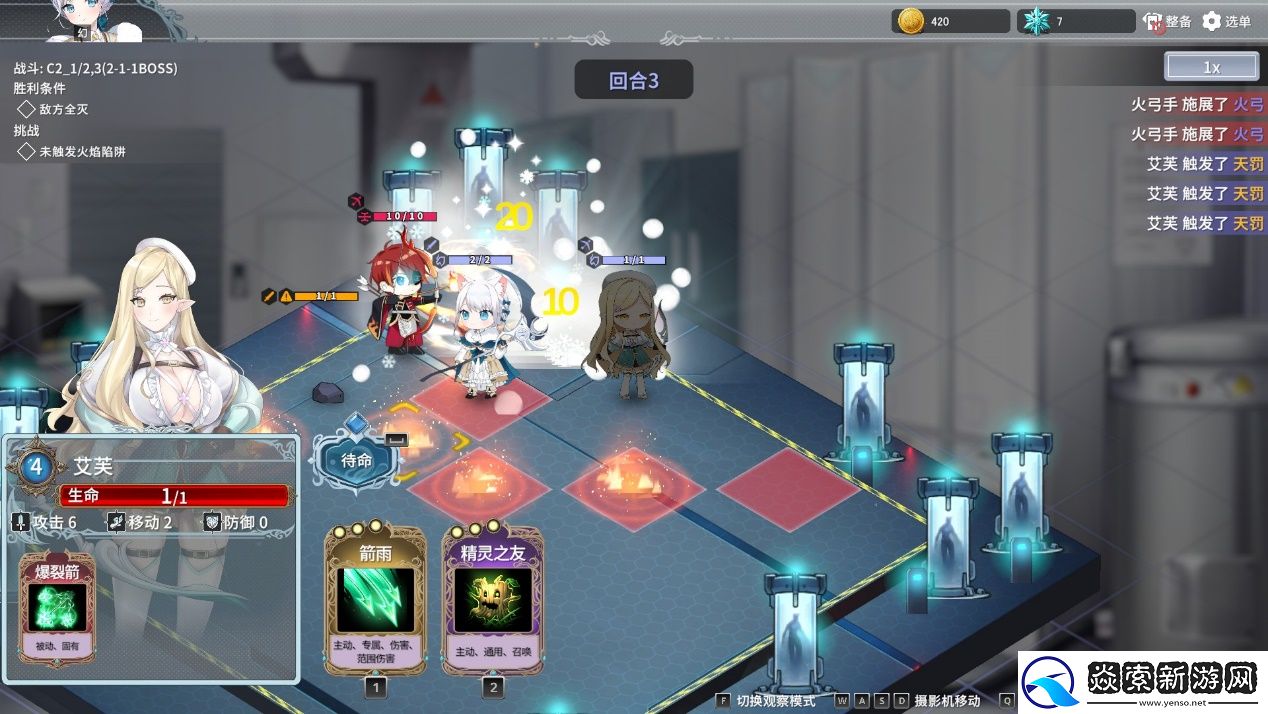
Task: Inspect the 爆裂箭 passive skill card
Action: 57,606
